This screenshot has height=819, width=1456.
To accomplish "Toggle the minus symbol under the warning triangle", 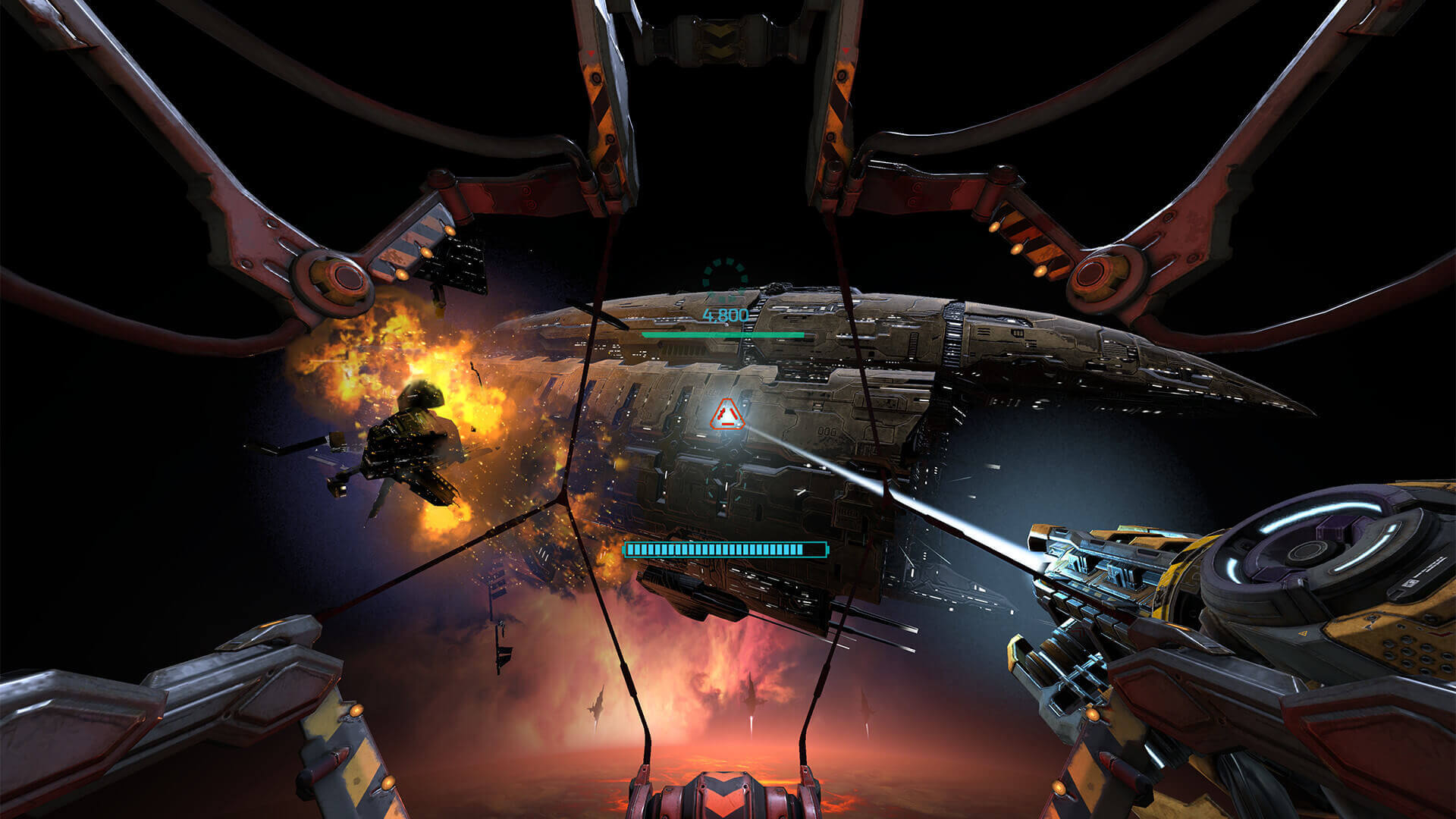I will 728,424.
